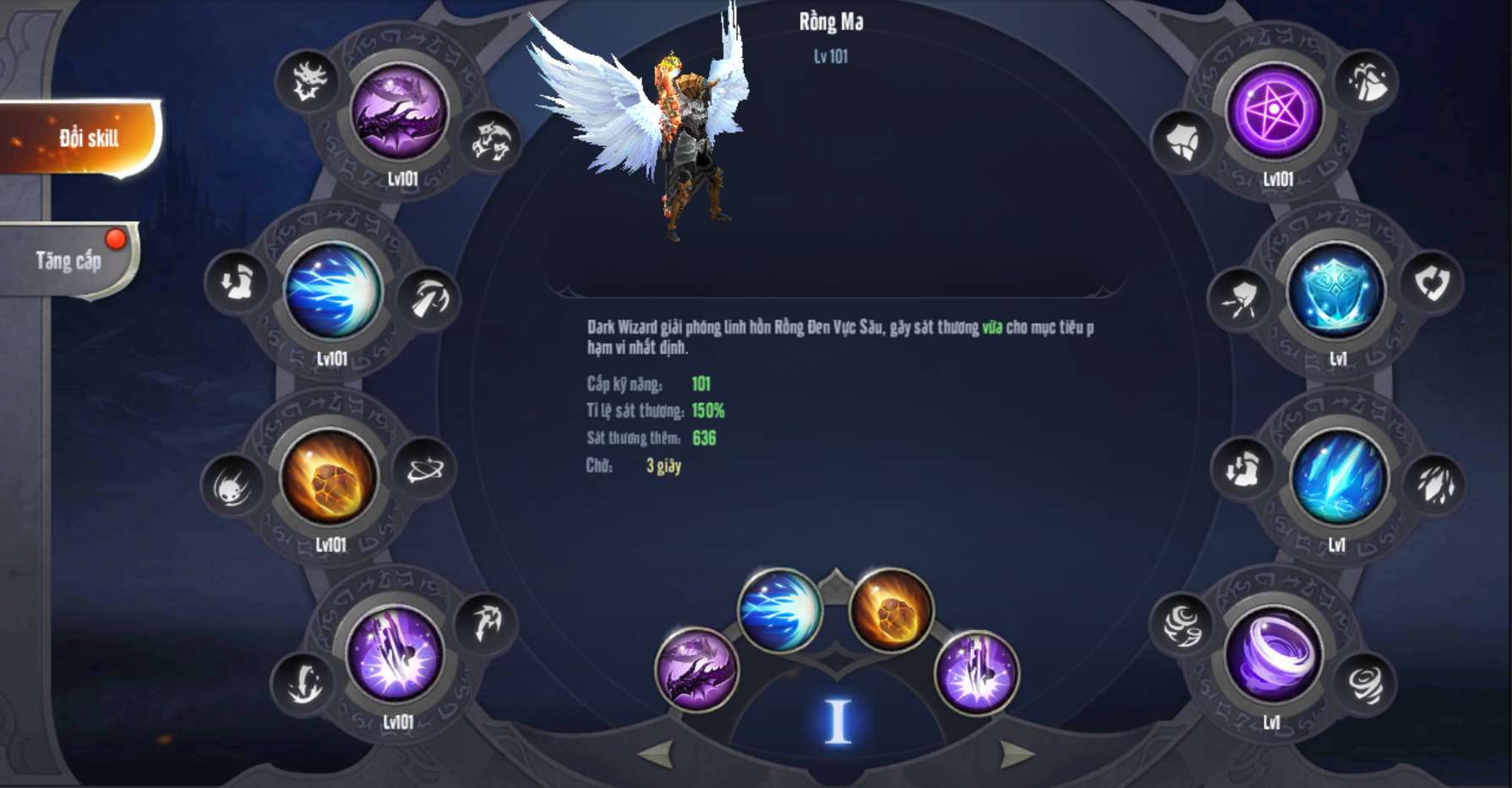Click the purple crystal slot in the bottom bar

pos(976,672)
